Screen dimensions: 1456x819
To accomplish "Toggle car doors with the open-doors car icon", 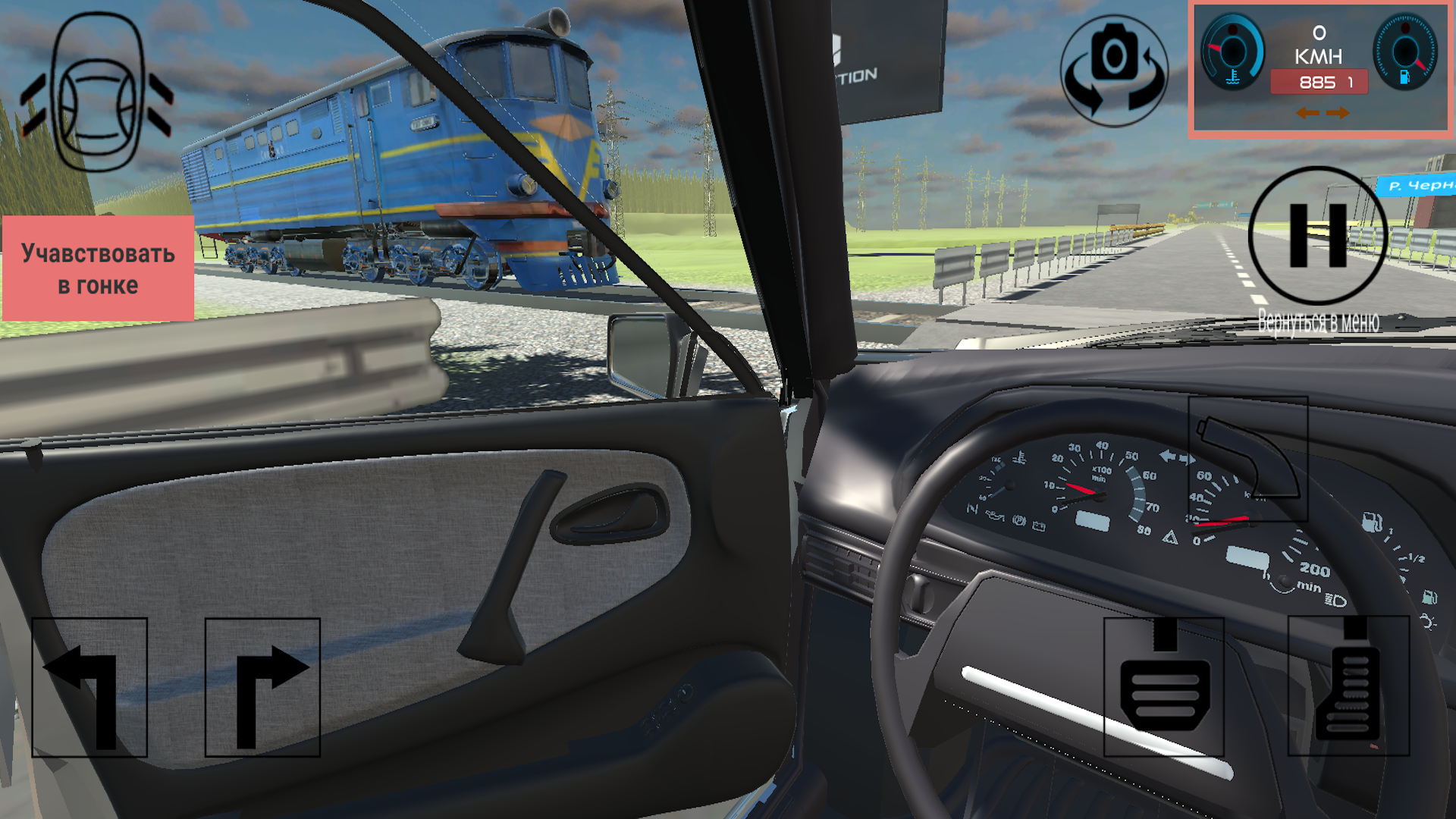I will pos(97,95).
